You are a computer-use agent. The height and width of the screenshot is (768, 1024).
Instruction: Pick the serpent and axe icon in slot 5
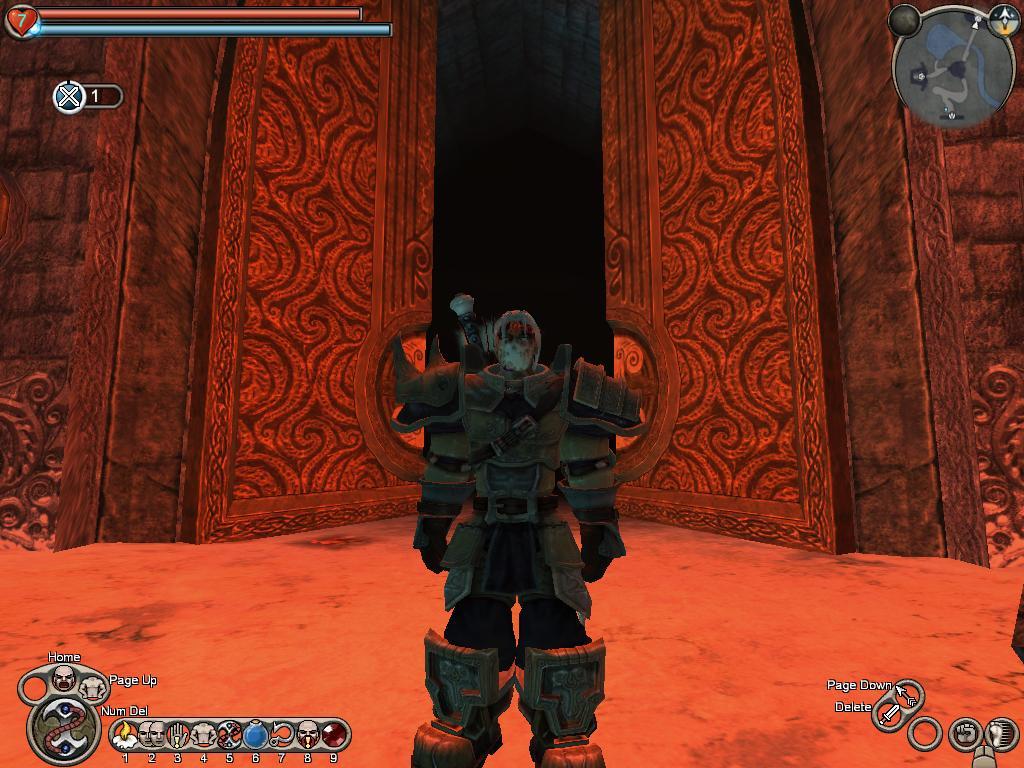229,735
